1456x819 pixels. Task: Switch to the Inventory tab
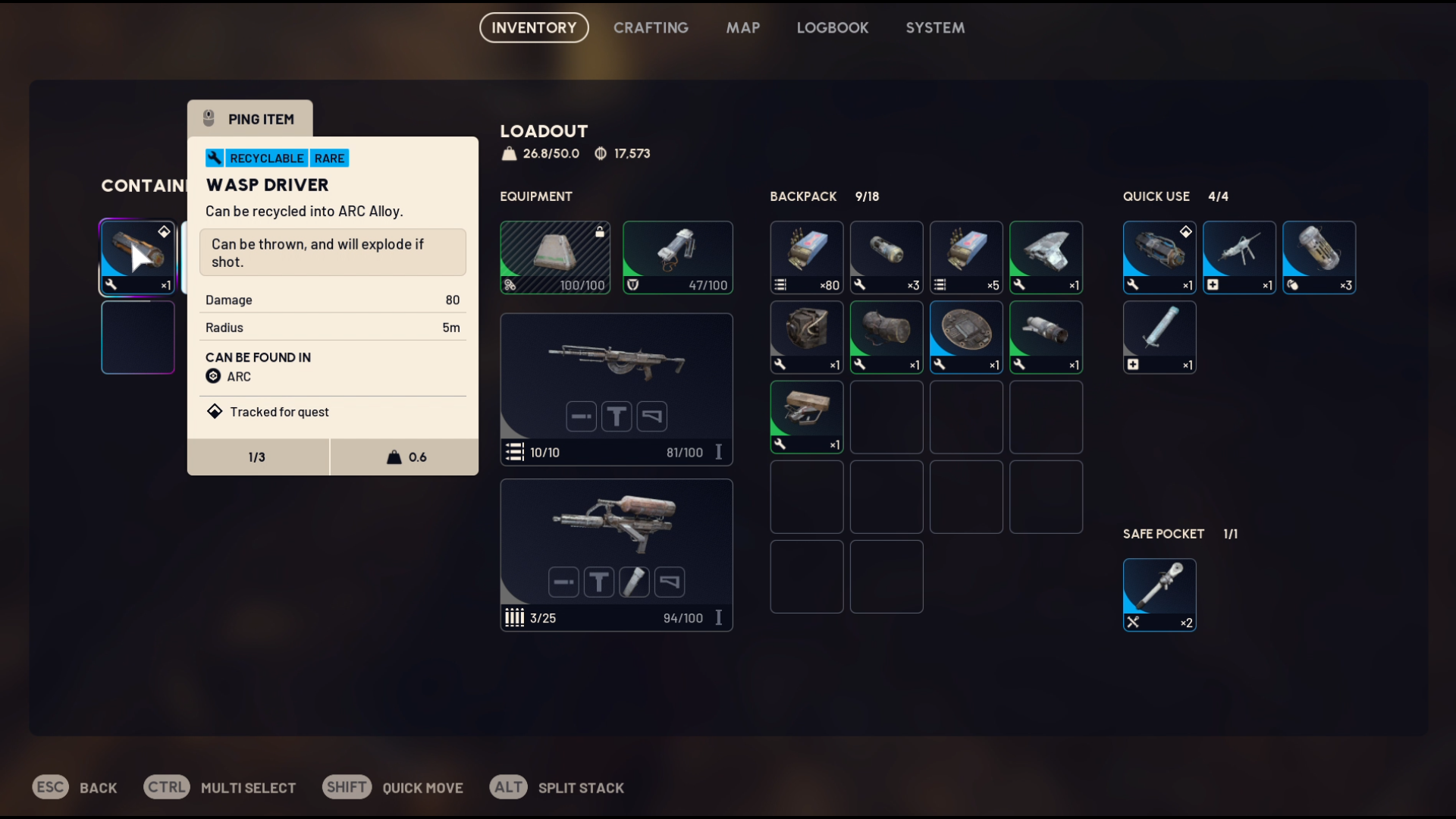point(534,28)
